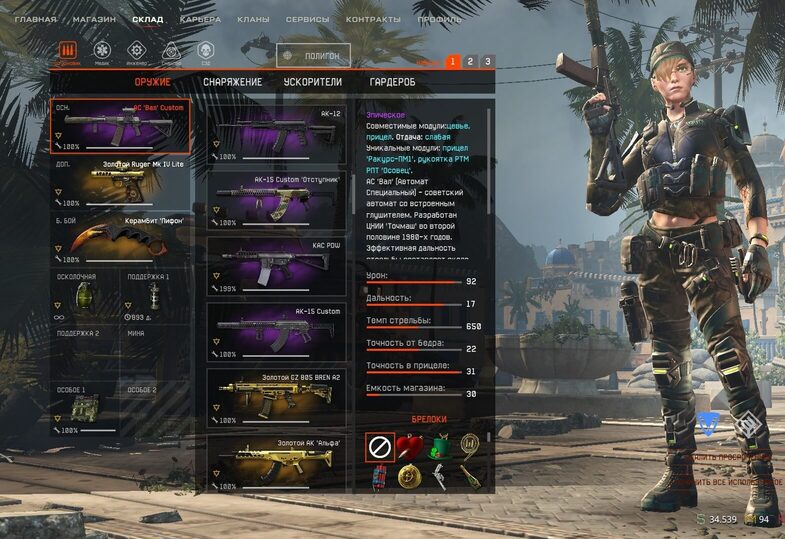Image resolution: width=785 pixels, height=539 pixels.
Task: Enter the Полигон shooting range
Action: click(x=314, y=57)
